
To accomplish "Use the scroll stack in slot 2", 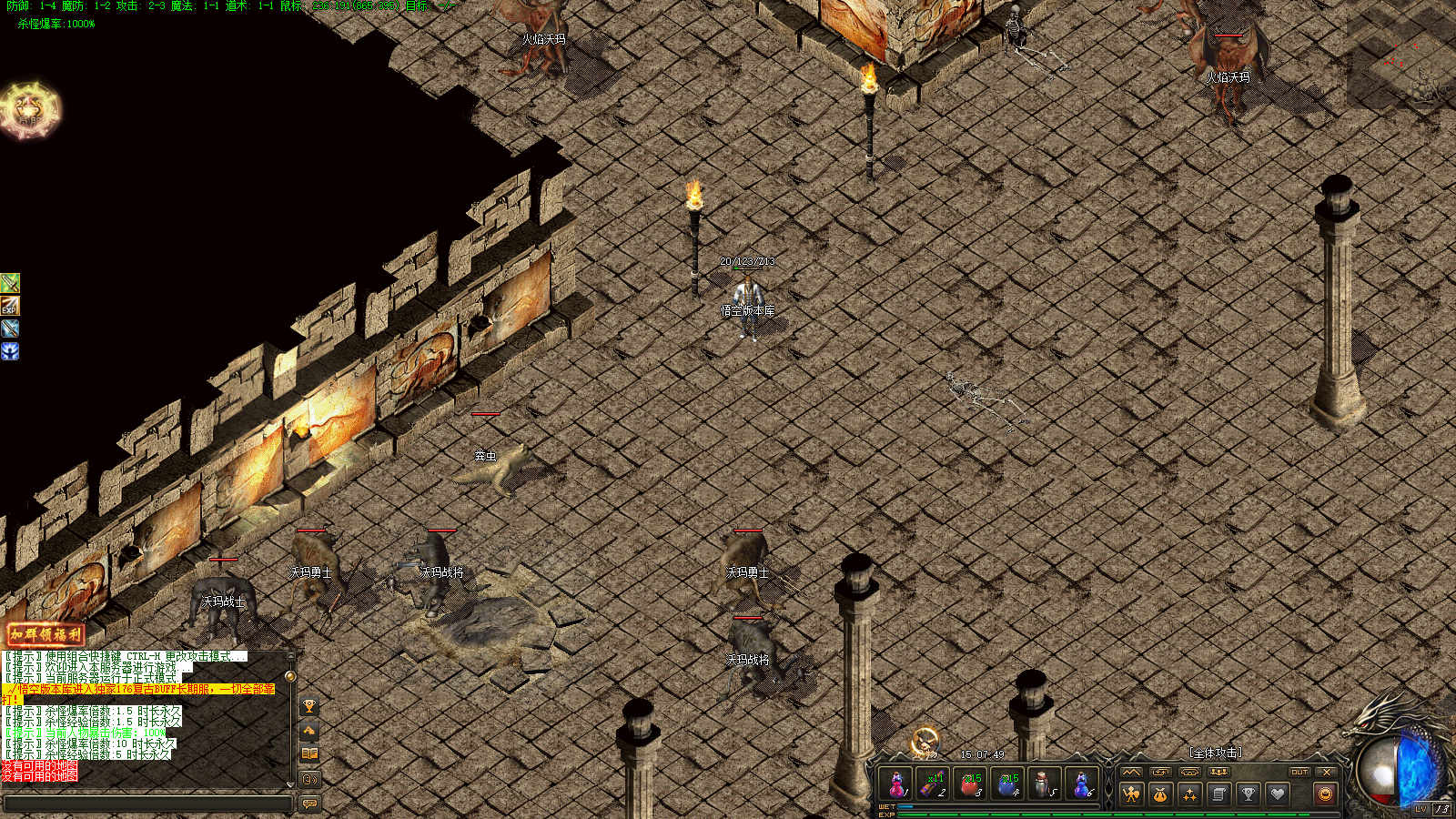I will 934,784.
